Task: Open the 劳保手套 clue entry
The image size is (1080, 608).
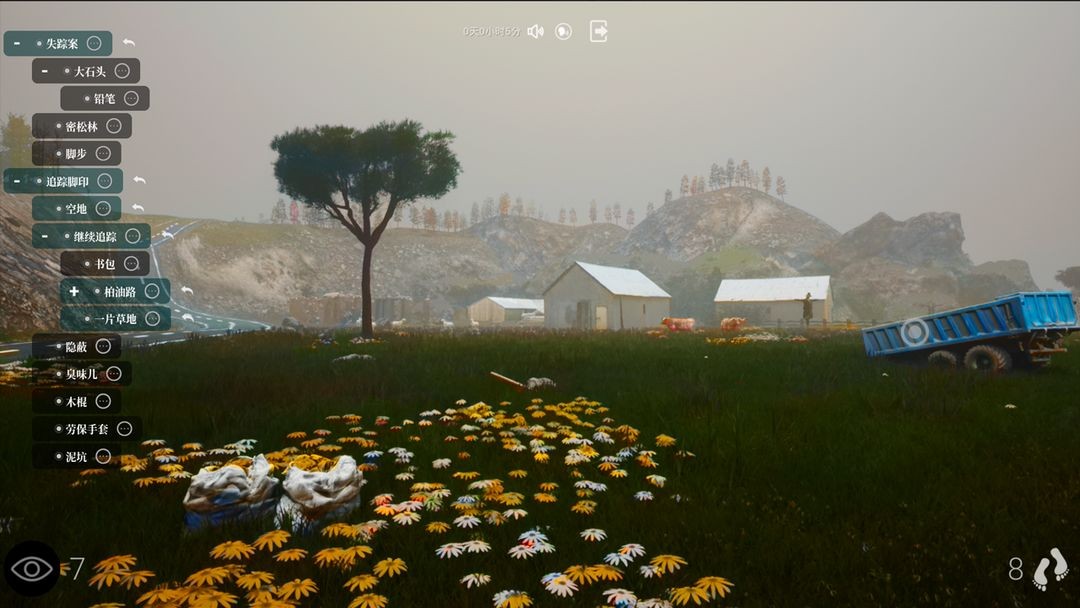Action: click(x=87, y=429)
